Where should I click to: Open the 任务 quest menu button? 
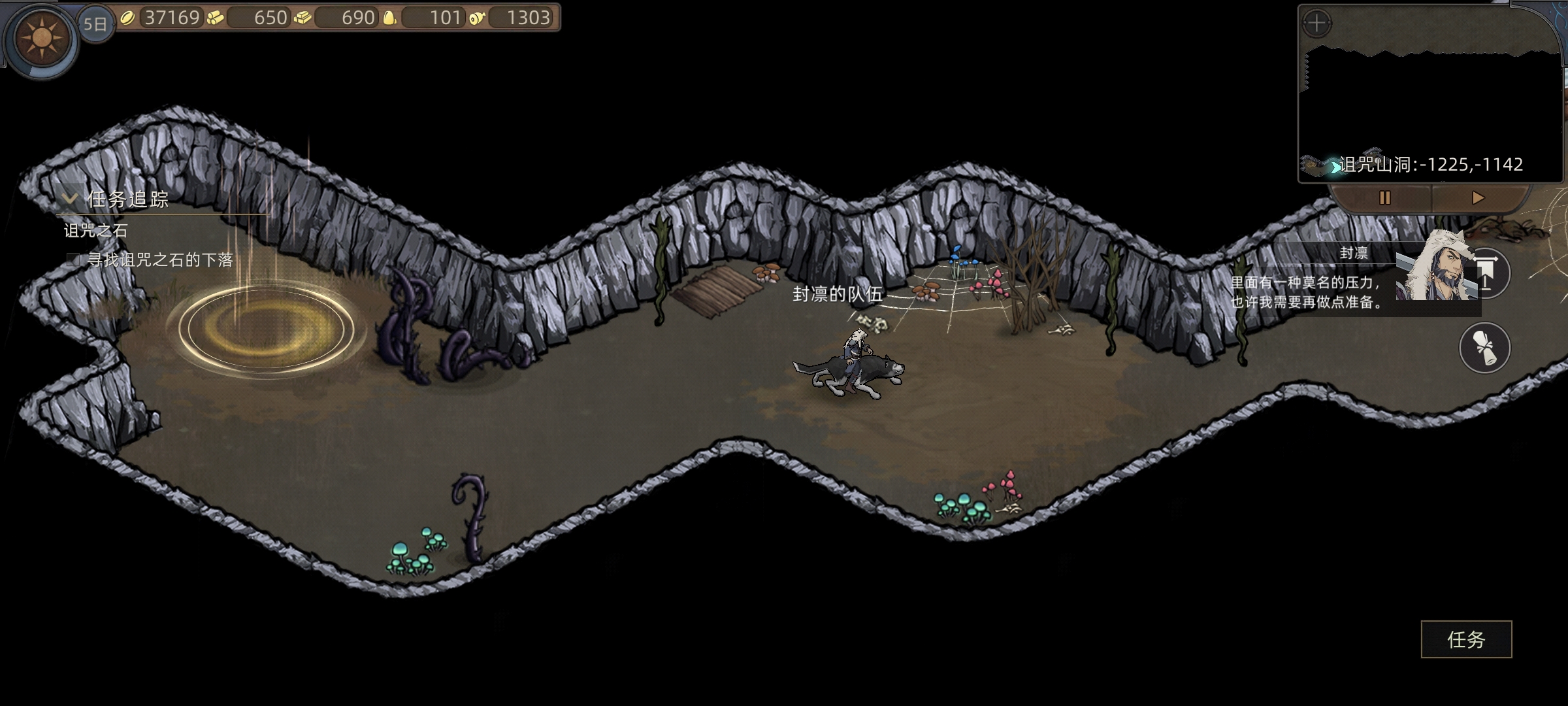(x=1466, y=639)
